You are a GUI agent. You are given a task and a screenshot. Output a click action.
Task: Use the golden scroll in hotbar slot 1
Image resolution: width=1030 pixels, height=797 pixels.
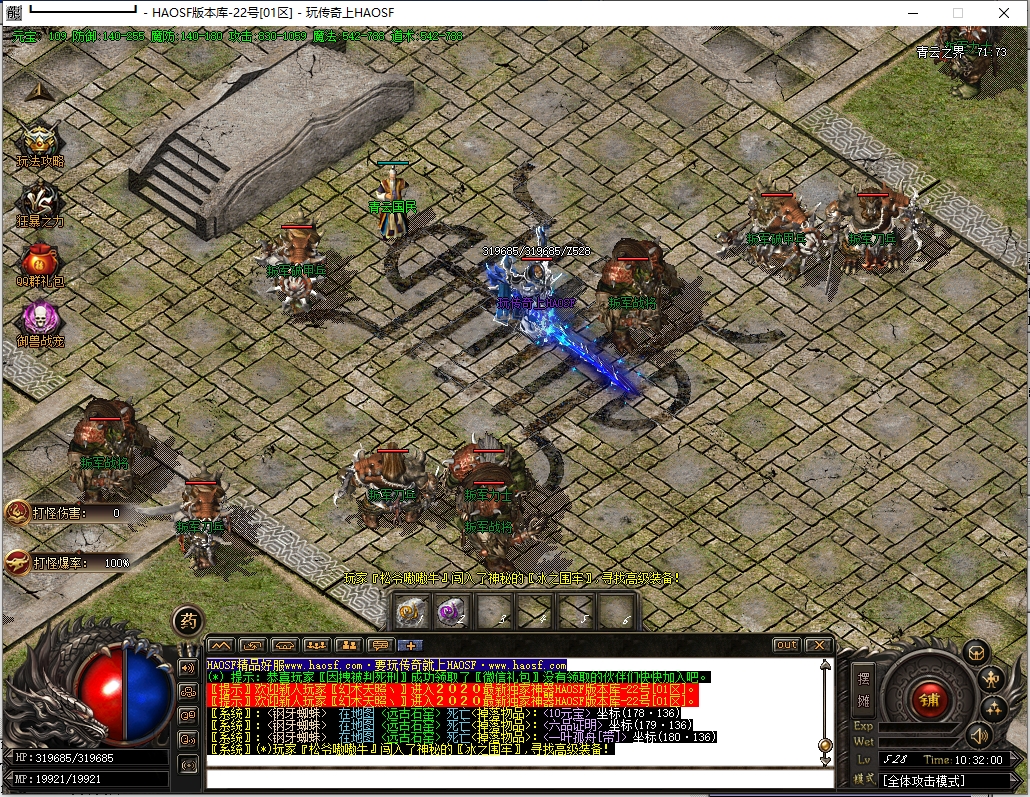(x=412, y=610)
